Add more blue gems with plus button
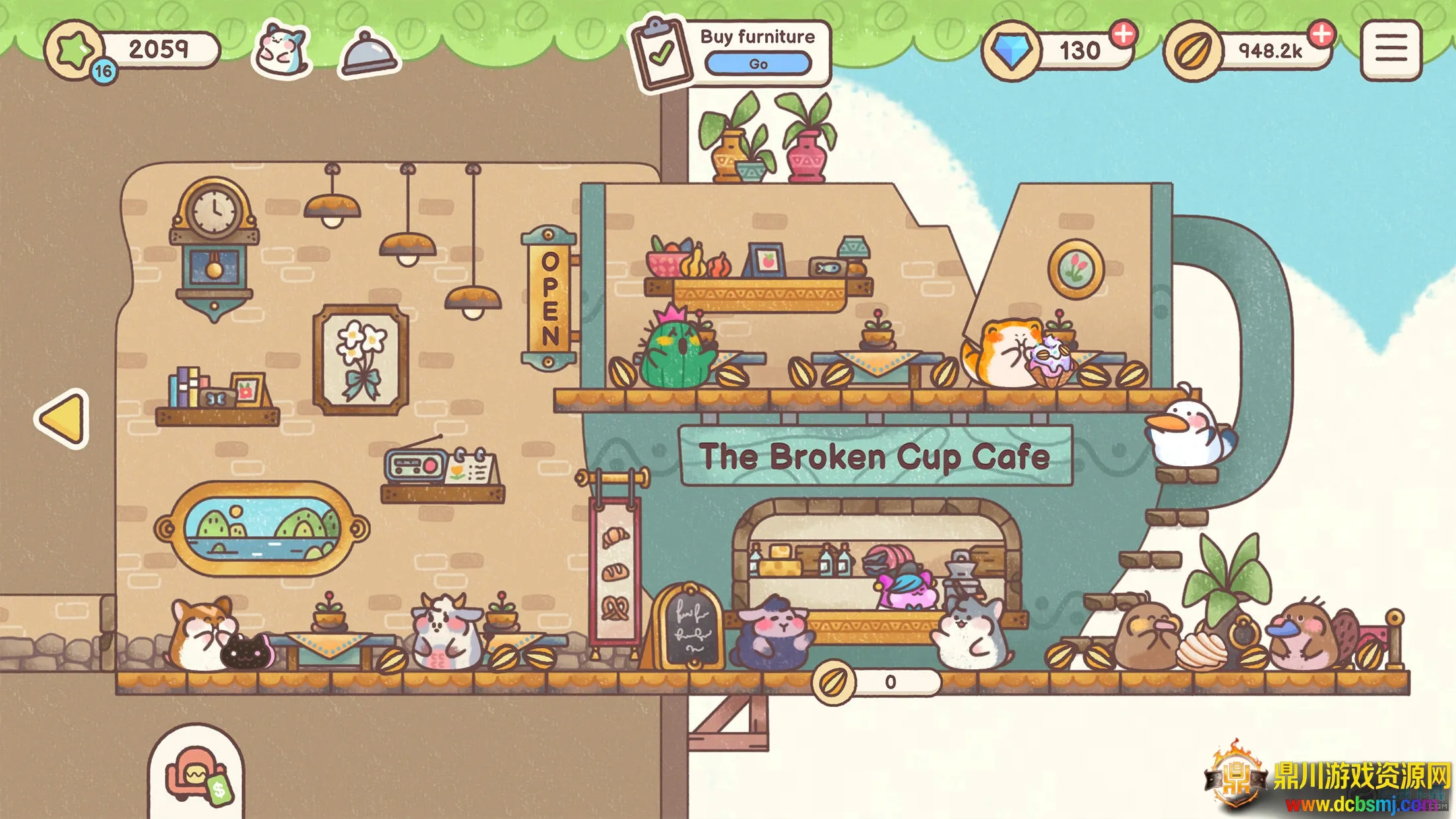Image resolution: width=1456 pixels, height=819 pixels. (x=1123, y=34)
